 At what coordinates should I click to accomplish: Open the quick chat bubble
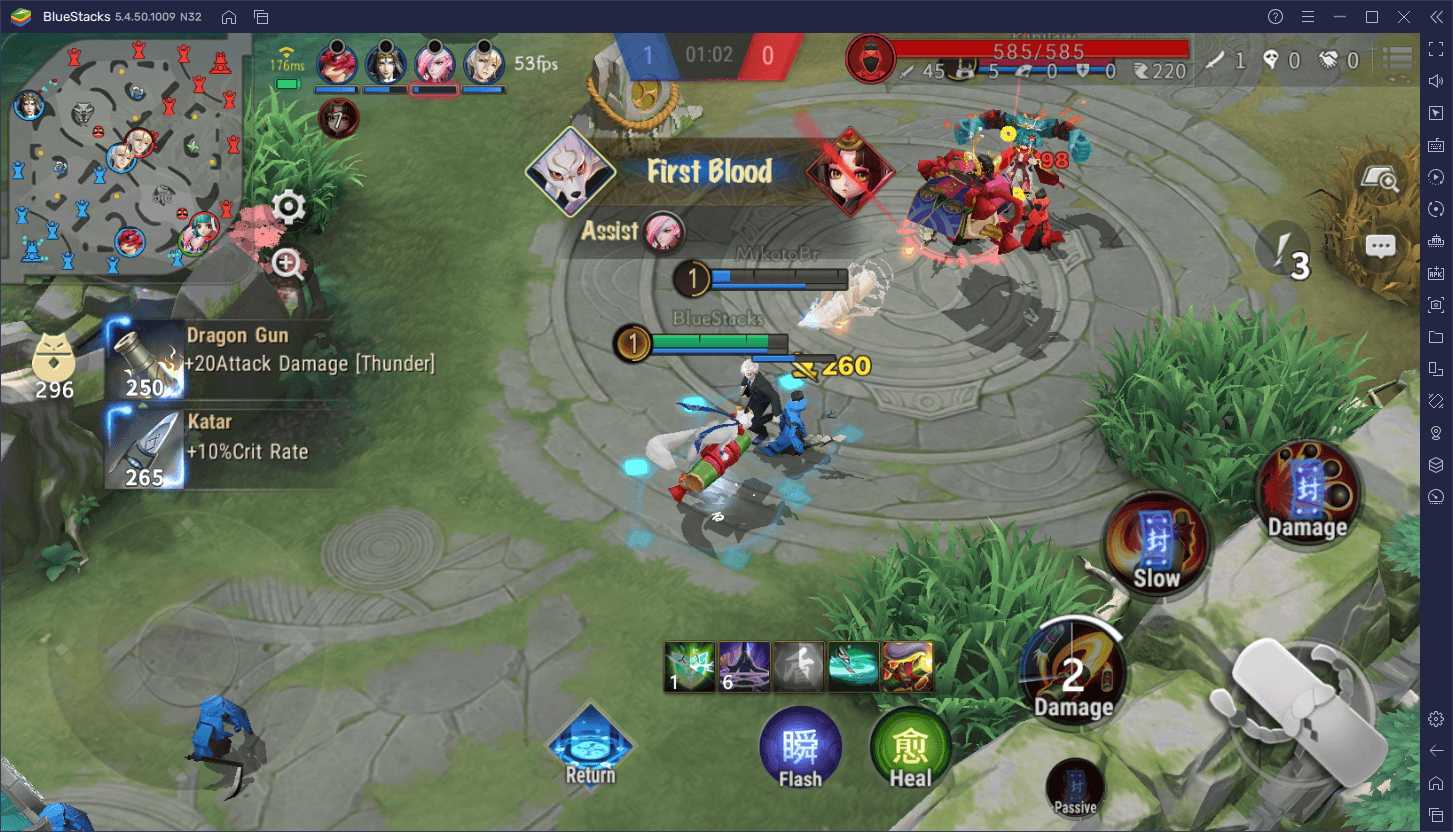1380,247
